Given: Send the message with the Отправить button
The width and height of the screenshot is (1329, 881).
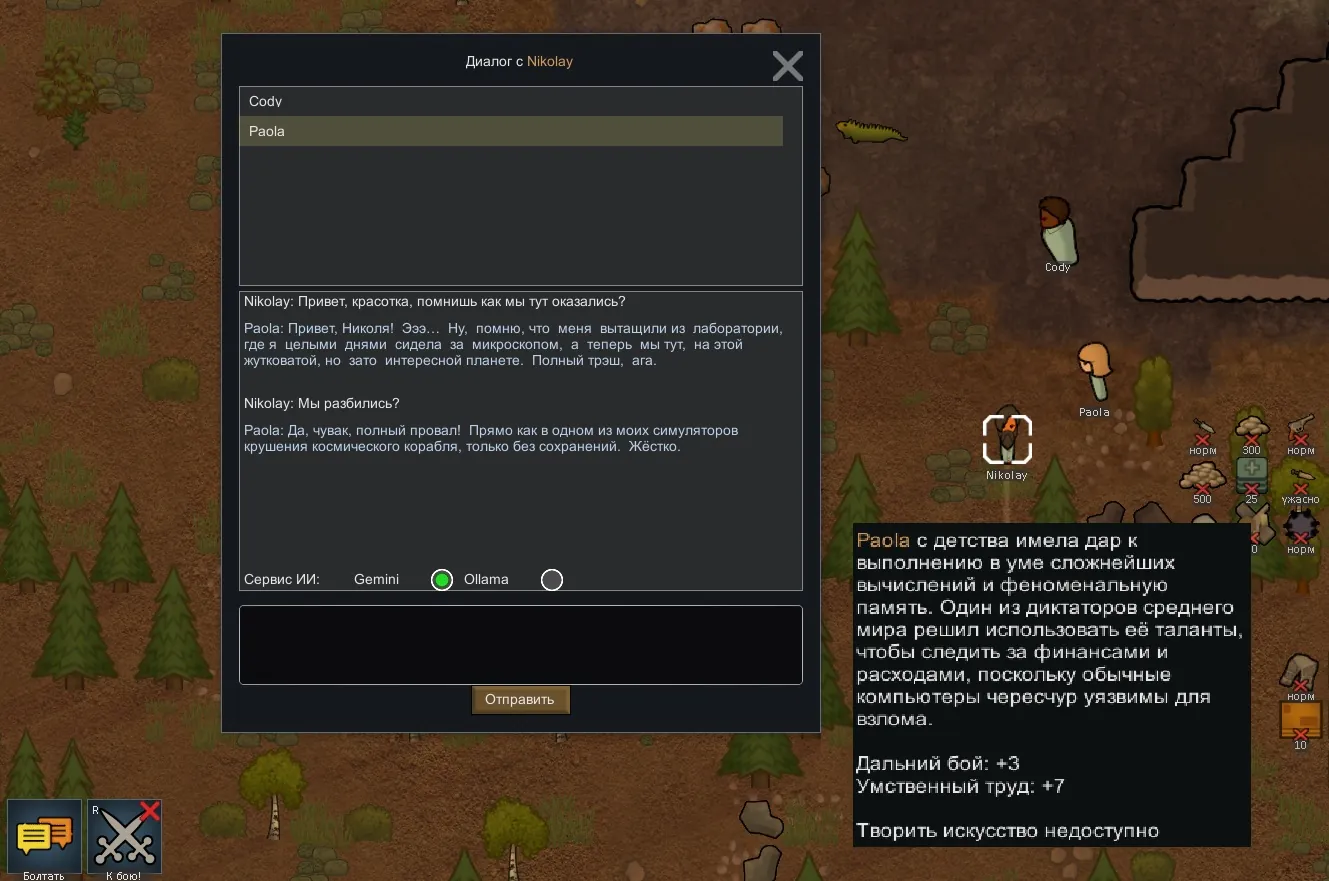Looking at the screenshot, I should (x=520, y=699).
